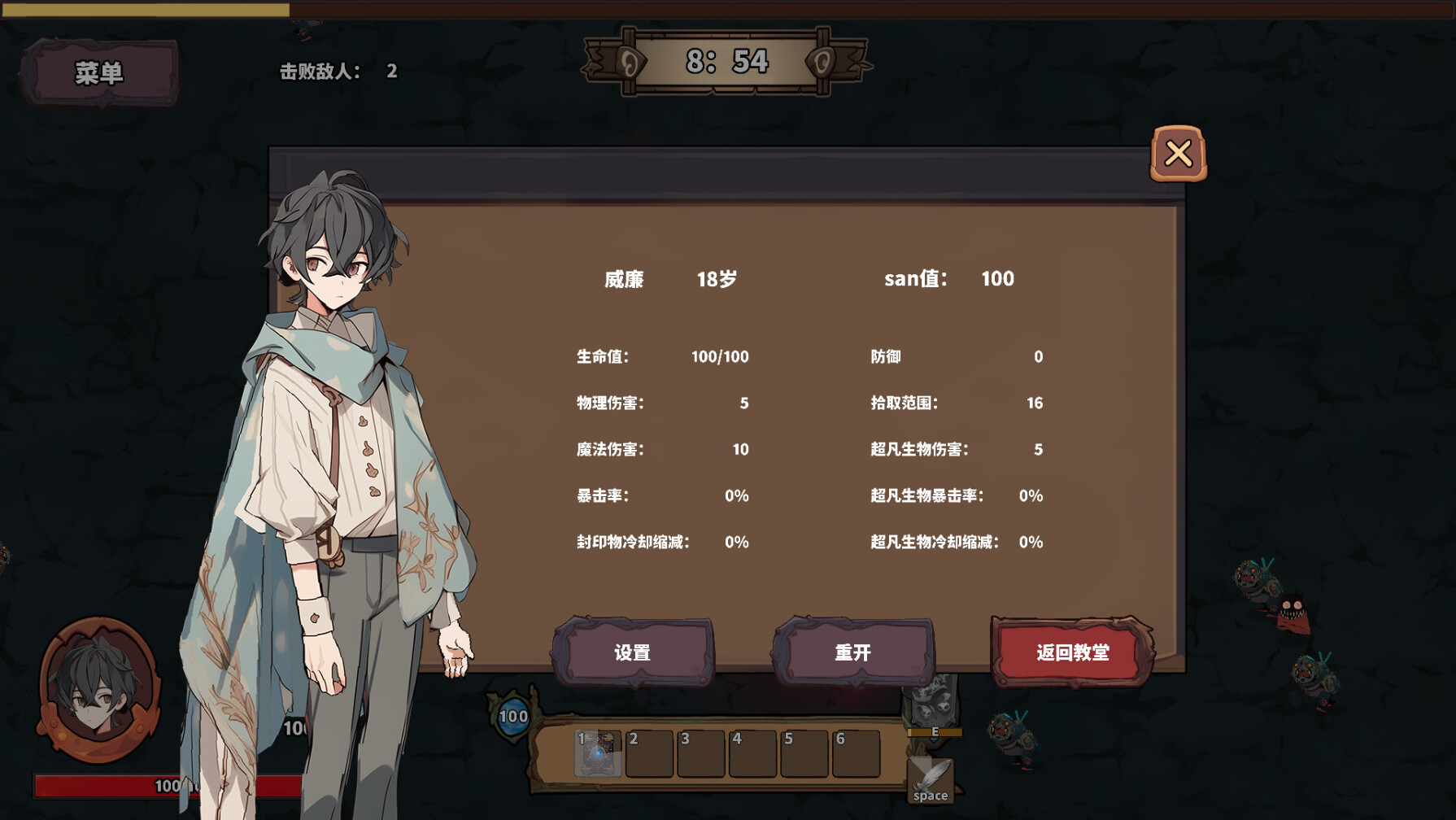Click the blue mana orb showing 100
This screenshot has width=1456, height=820.
(512, 716)
